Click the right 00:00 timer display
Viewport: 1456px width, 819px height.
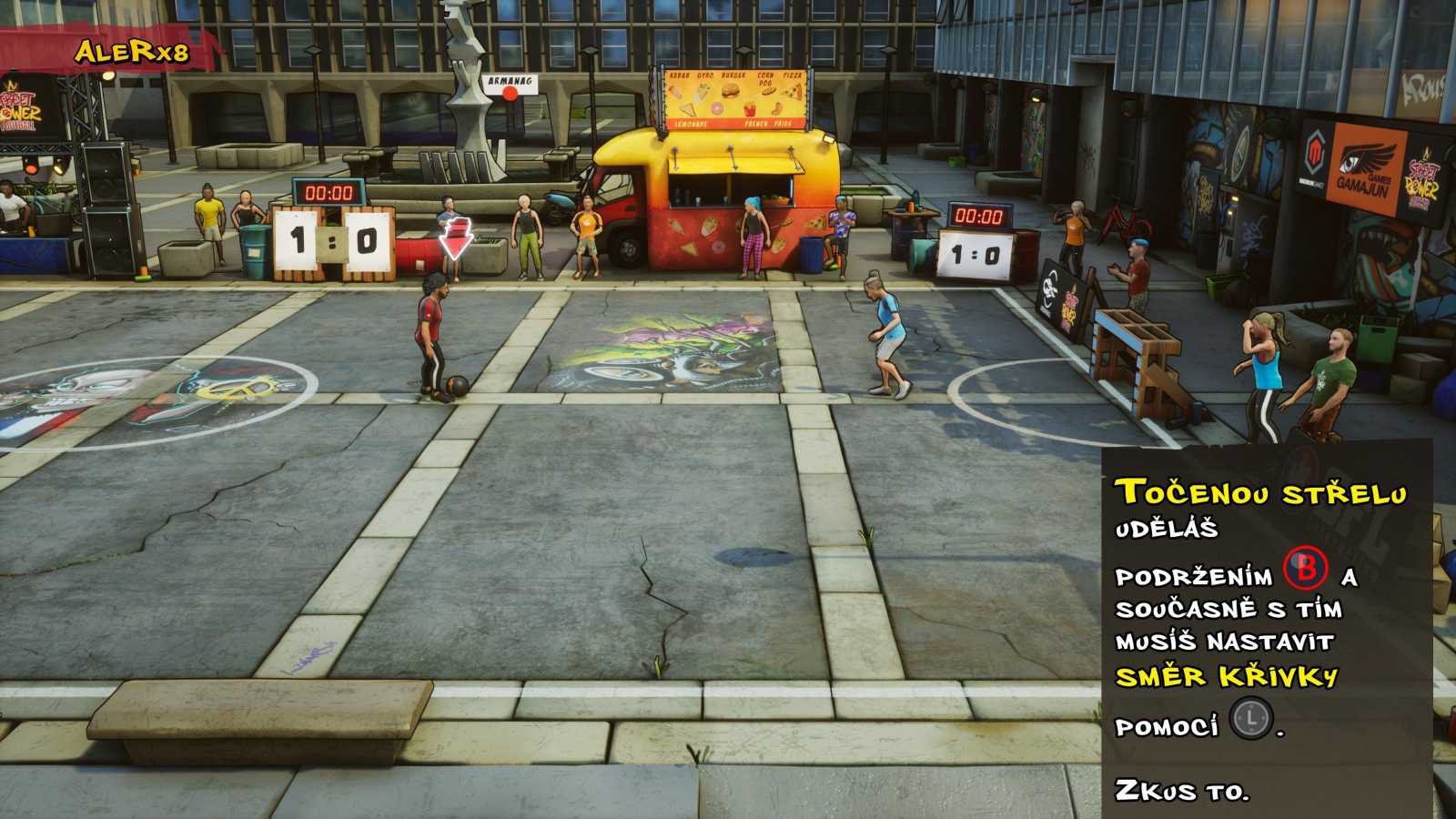(x=981, y=217)
